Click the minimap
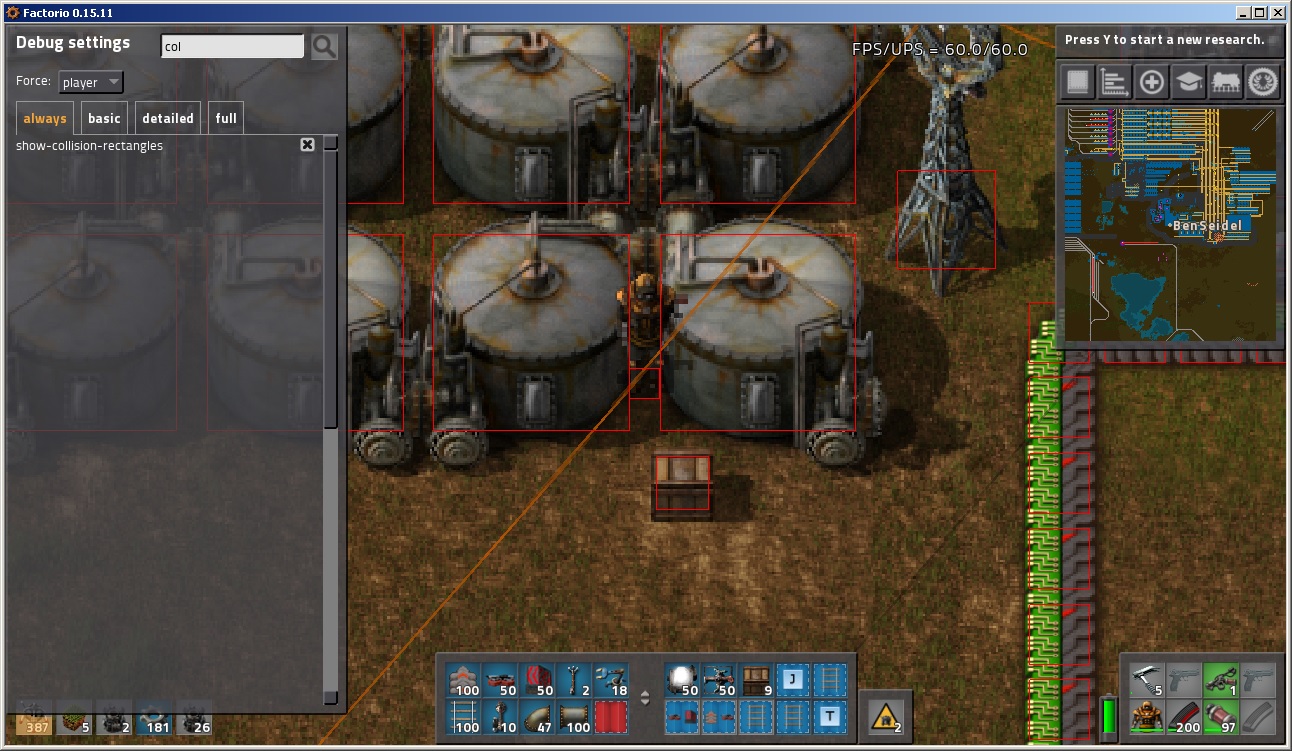 (x=1169, y=224)
